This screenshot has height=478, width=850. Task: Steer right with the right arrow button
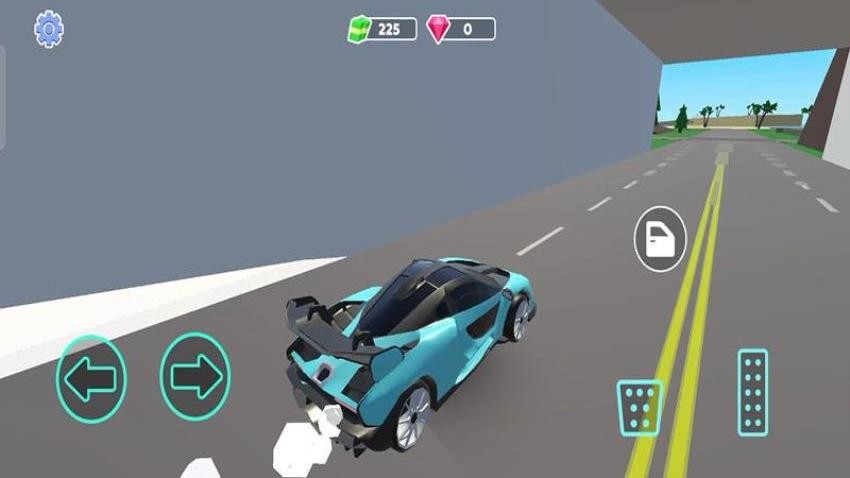coord(195,377)
